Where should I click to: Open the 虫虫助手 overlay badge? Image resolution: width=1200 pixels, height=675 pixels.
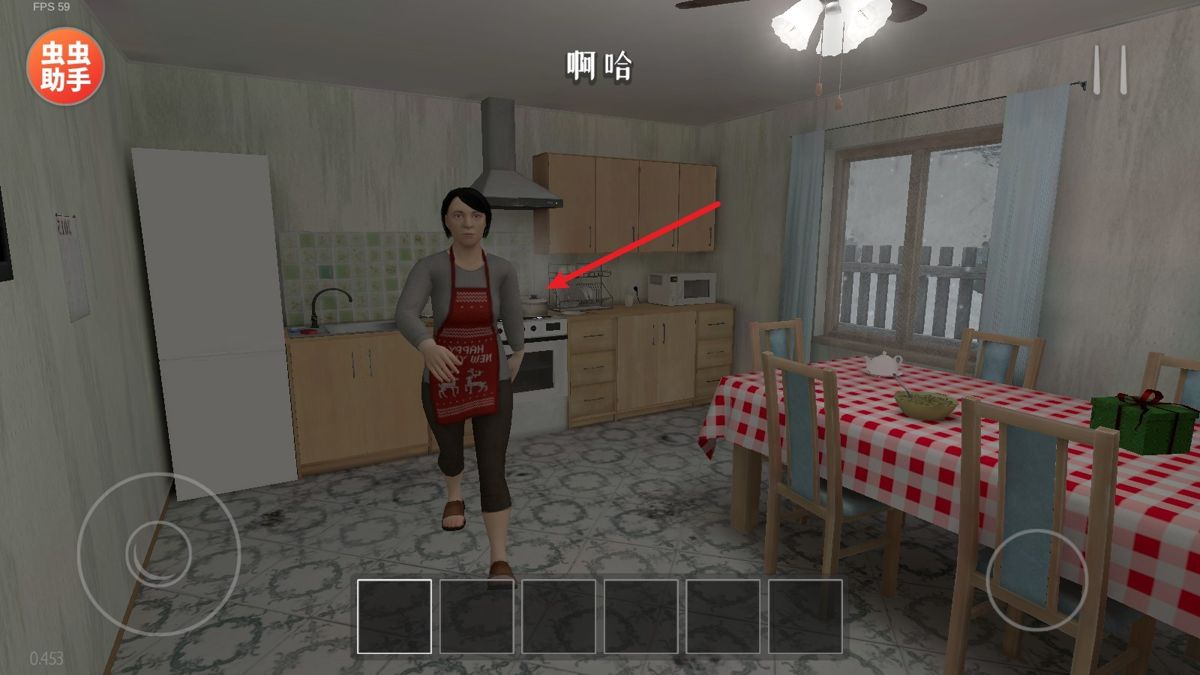tap(65, 67)
